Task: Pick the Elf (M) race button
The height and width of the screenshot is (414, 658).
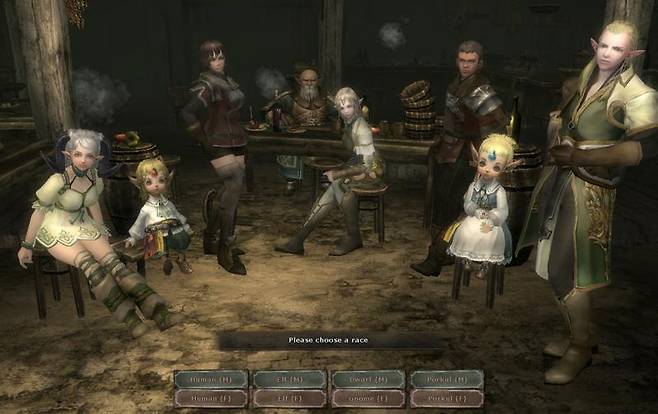Action: coord(289,379)
